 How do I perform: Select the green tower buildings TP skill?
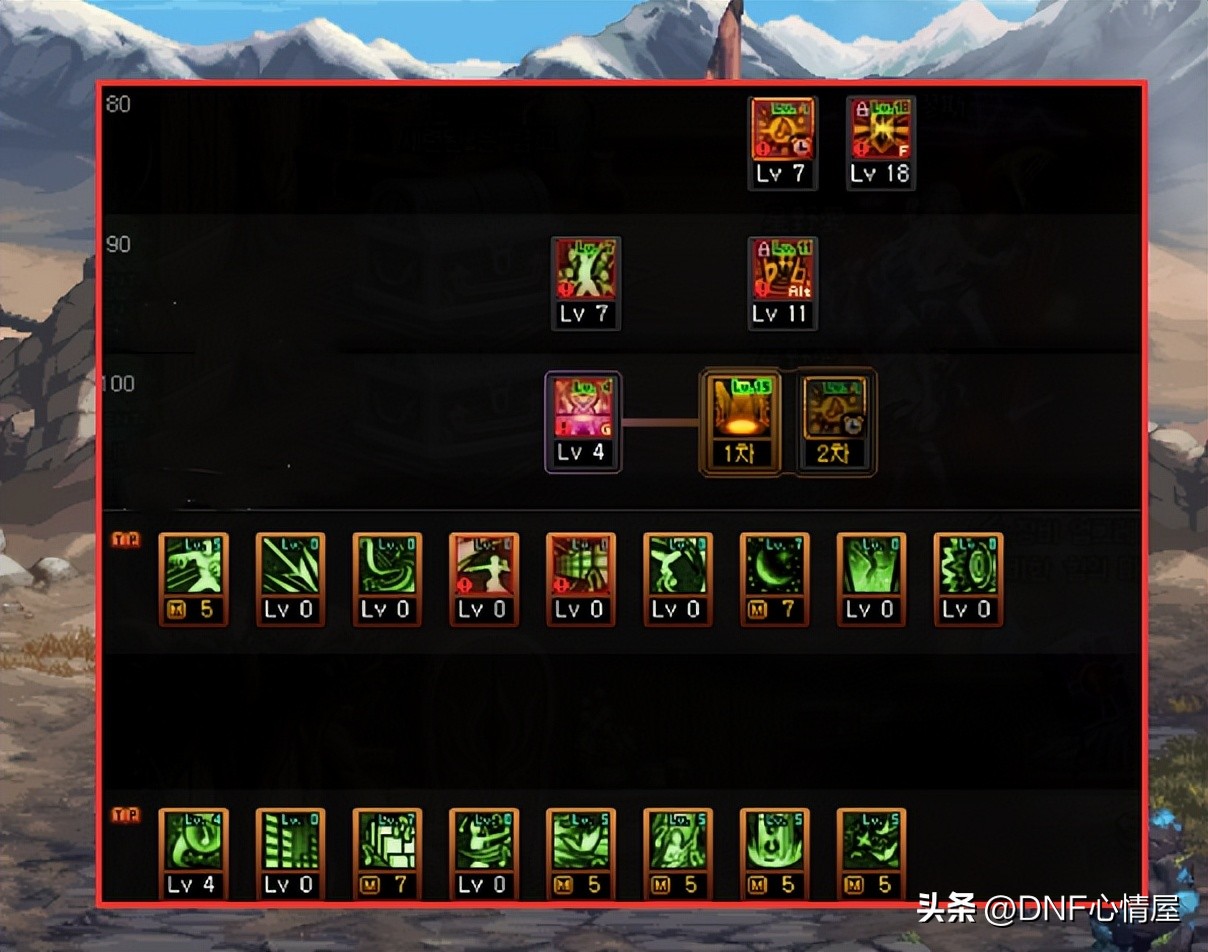point(290,842)
